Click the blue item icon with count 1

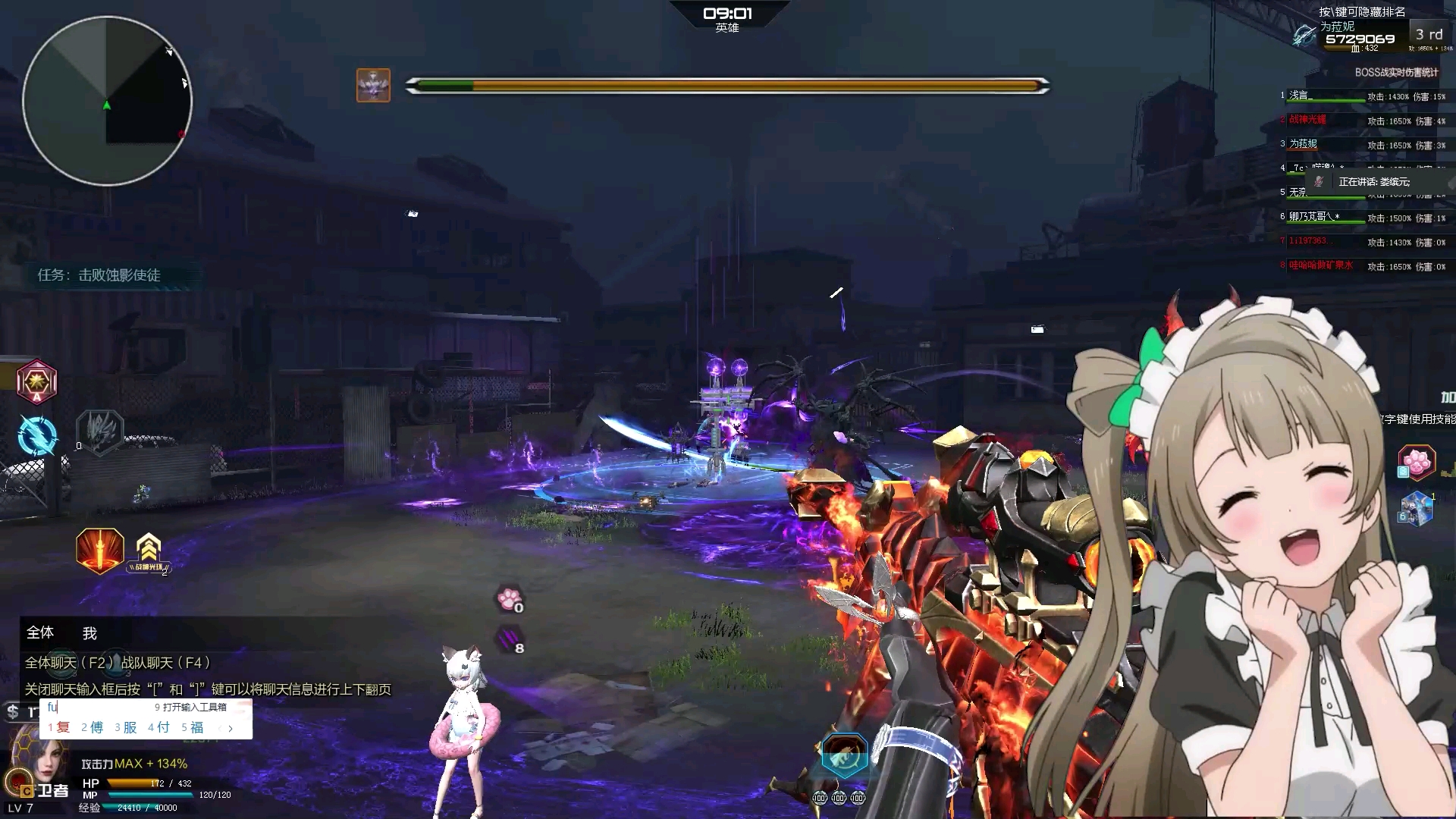tap(1420, 510)
